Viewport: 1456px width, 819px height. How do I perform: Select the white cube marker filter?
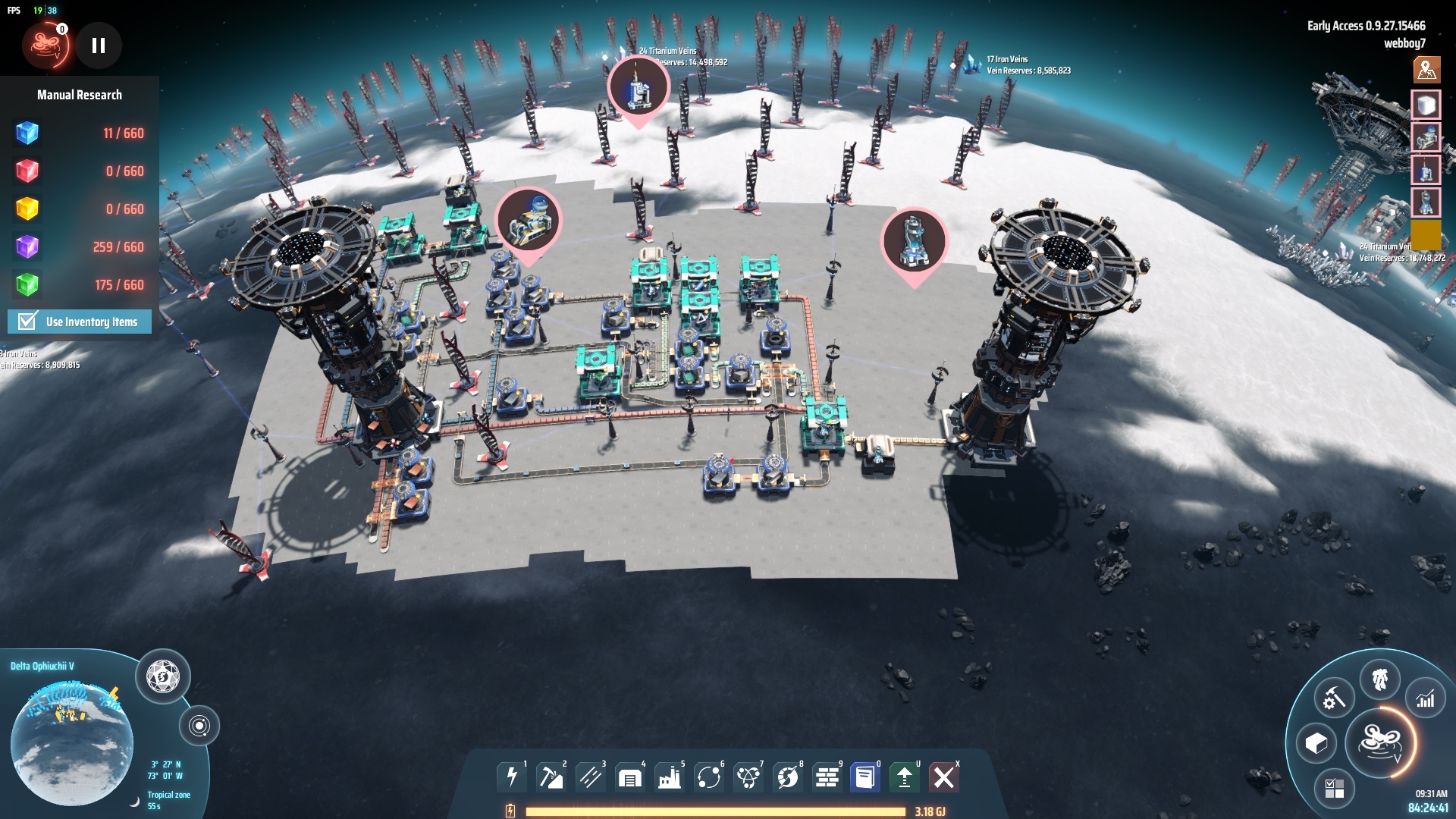point(1426,105)
